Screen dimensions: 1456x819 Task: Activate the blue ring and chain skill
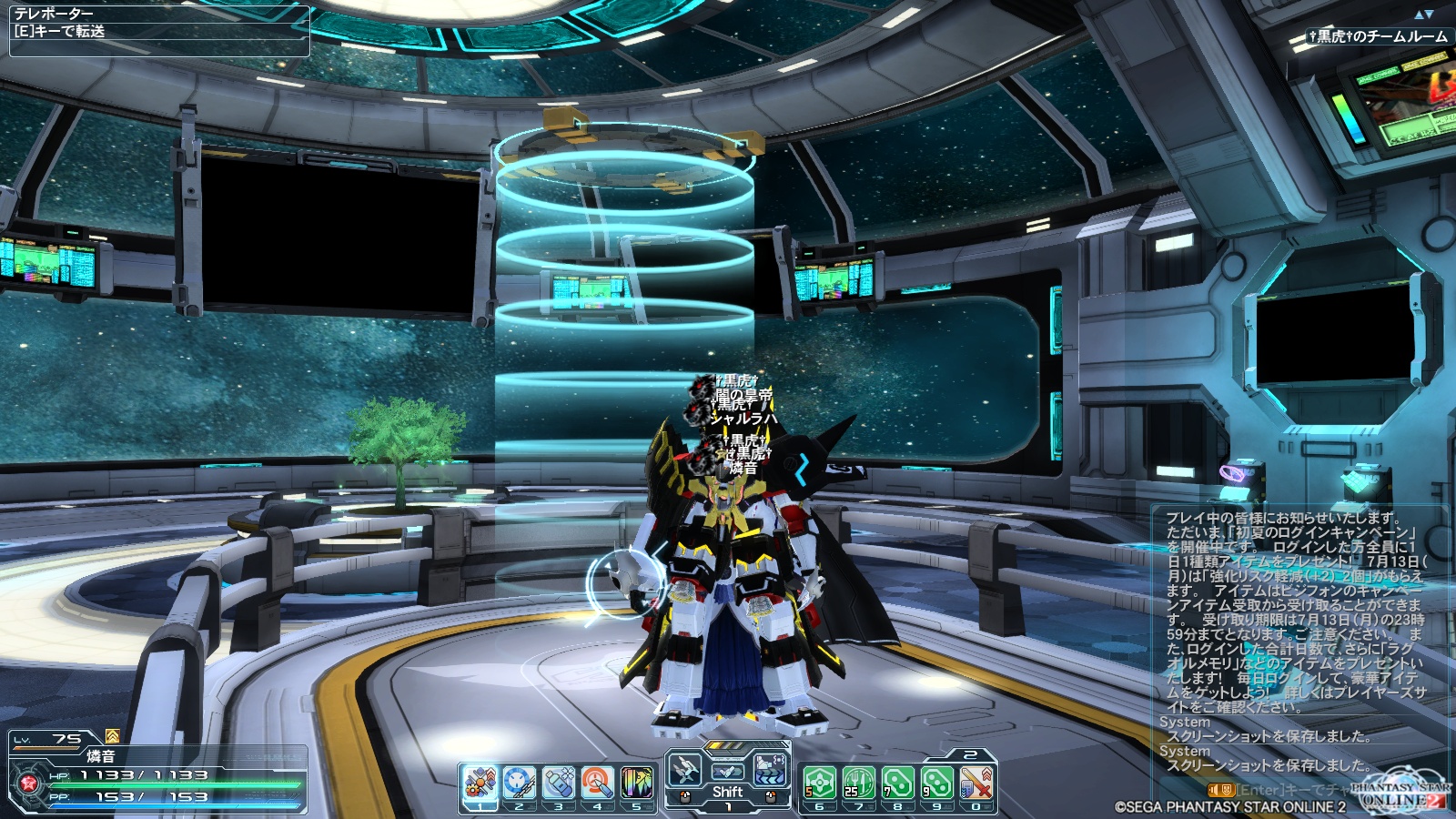519,783
